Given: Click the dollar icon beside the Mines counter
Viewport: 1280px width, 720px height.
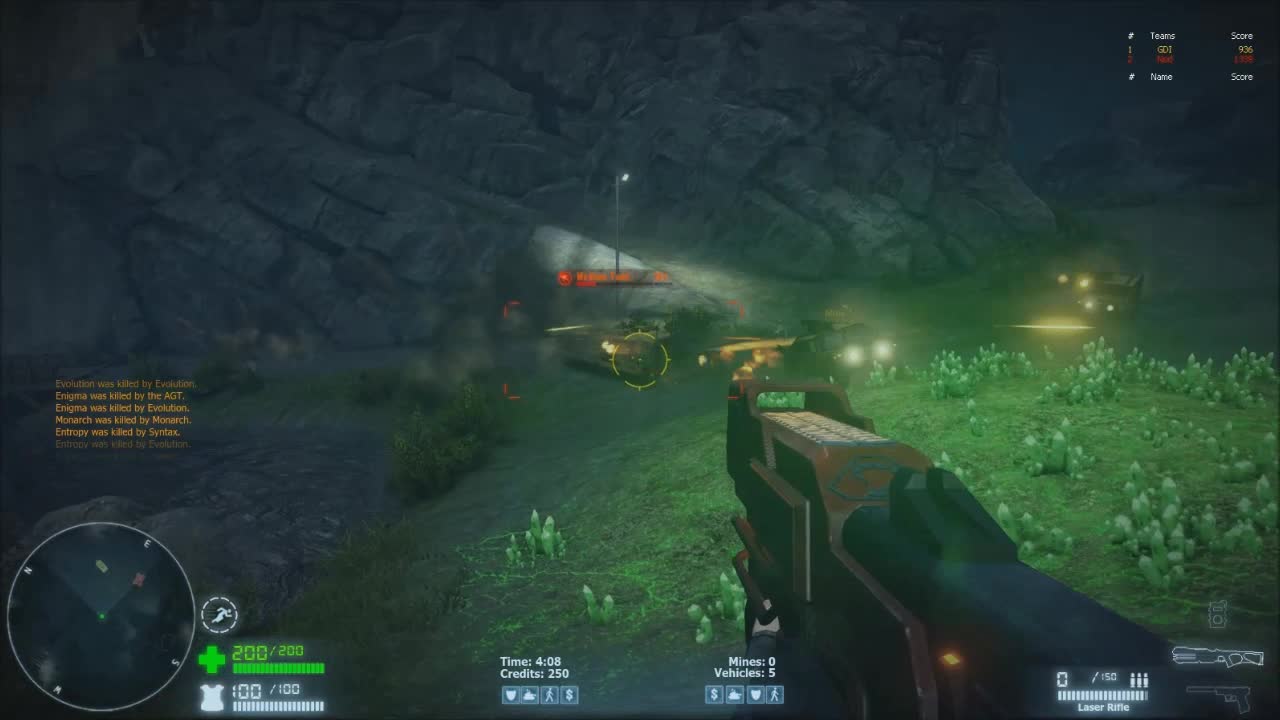Looking at the screenshot, I should tap(713, 695).
